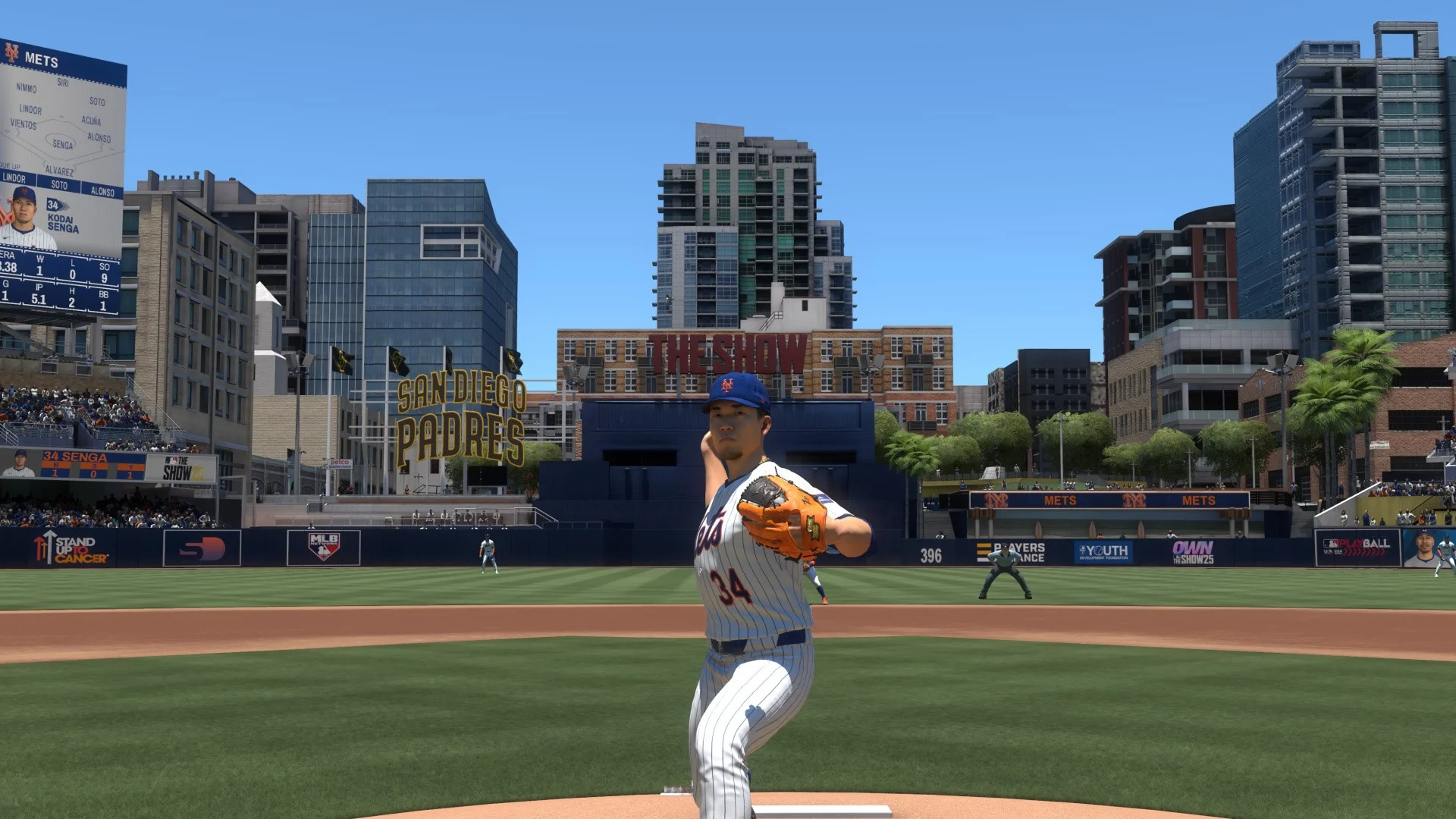Click the IP 5.1 stat box

pyautogui.click(x=39, y=297)
